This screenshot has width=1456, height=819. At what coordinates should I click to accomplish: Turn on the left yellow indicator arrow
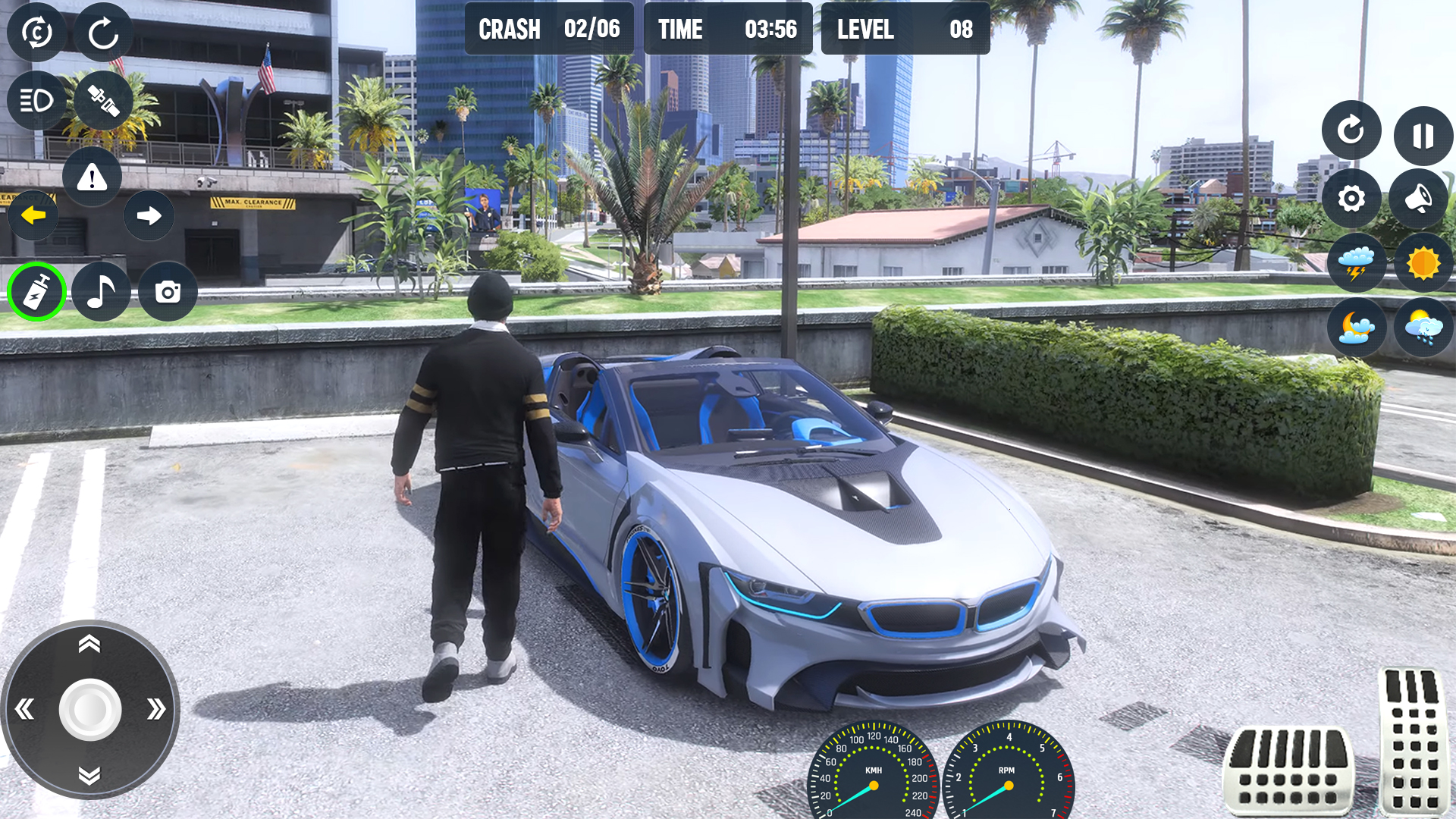click(33, 215)
